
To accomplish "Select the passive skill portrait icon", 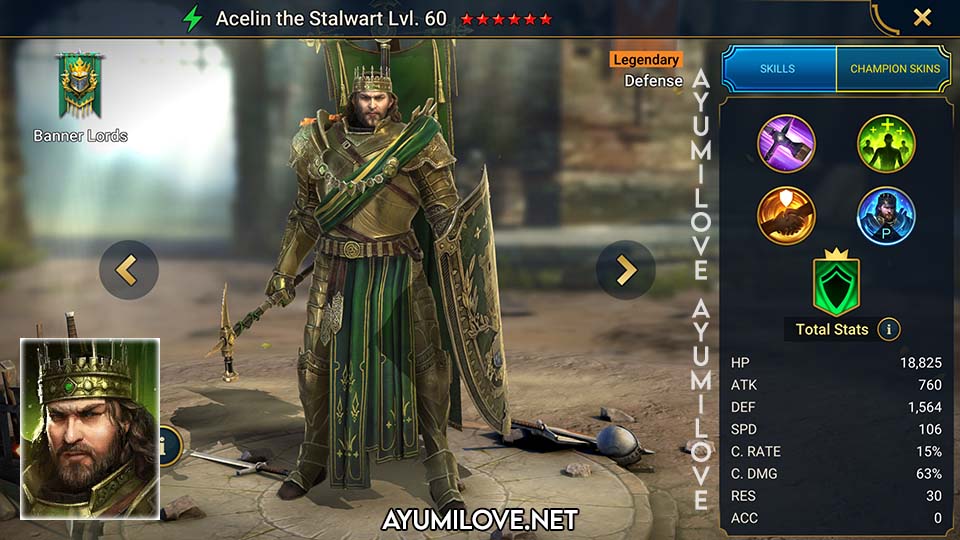I will [x=886, y=215].
